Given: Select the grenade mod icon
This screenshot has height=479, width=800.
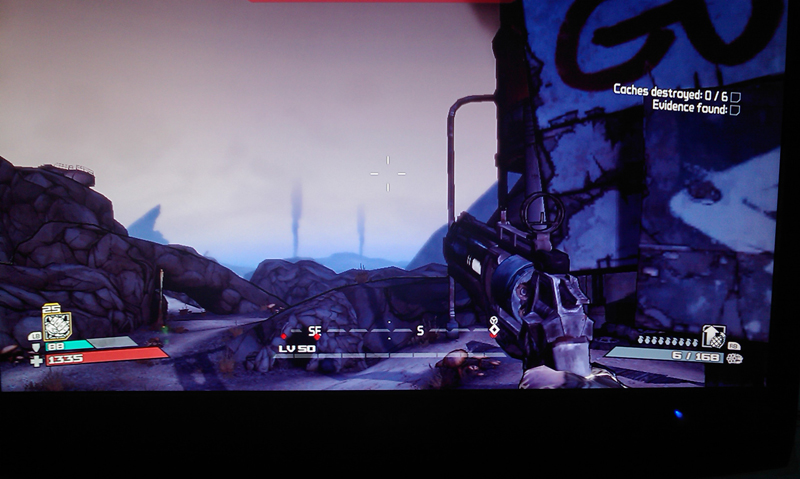Looking at the screenshot, I should (715, 335).
